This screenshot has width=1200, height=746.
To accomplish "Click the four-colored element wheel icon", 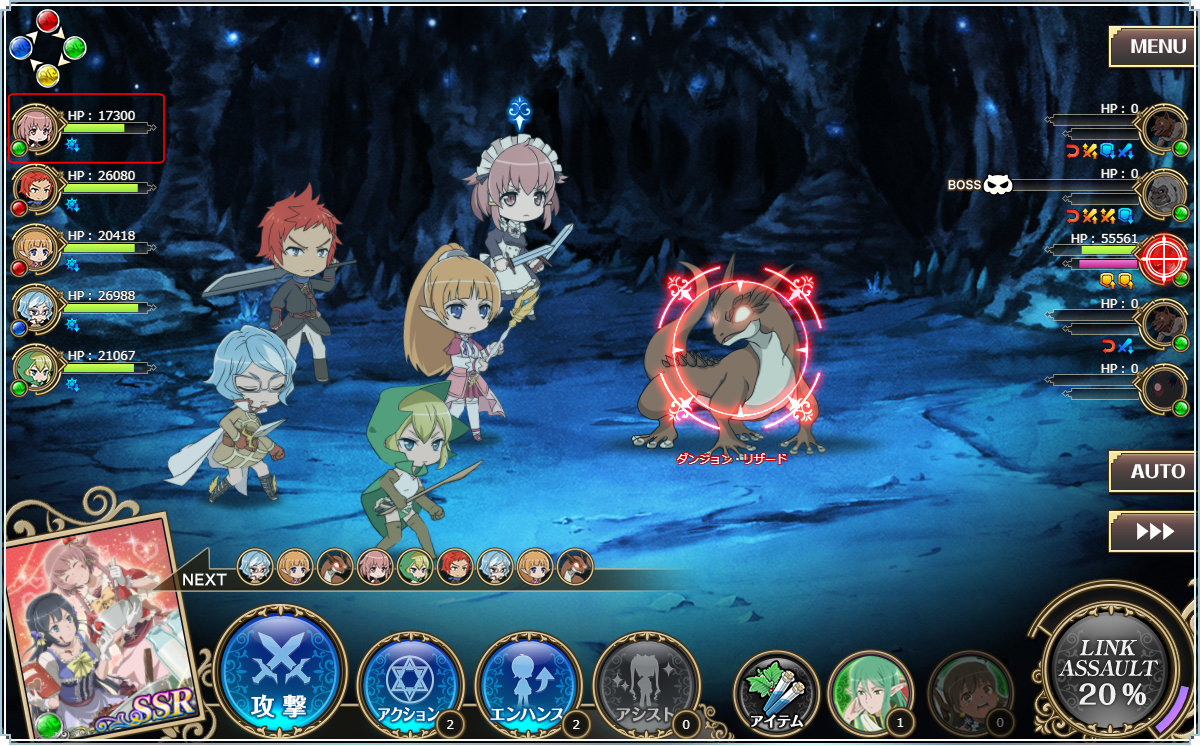I will [48, 48].
